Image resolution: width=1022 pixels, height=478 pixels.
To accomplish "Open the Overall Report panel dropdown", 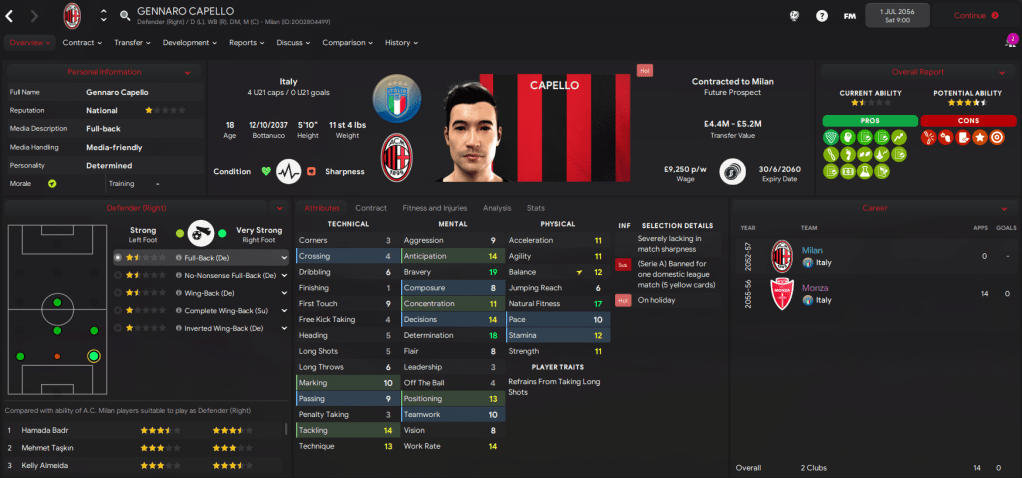I will pyautogui.click(x=1000, y=73).
